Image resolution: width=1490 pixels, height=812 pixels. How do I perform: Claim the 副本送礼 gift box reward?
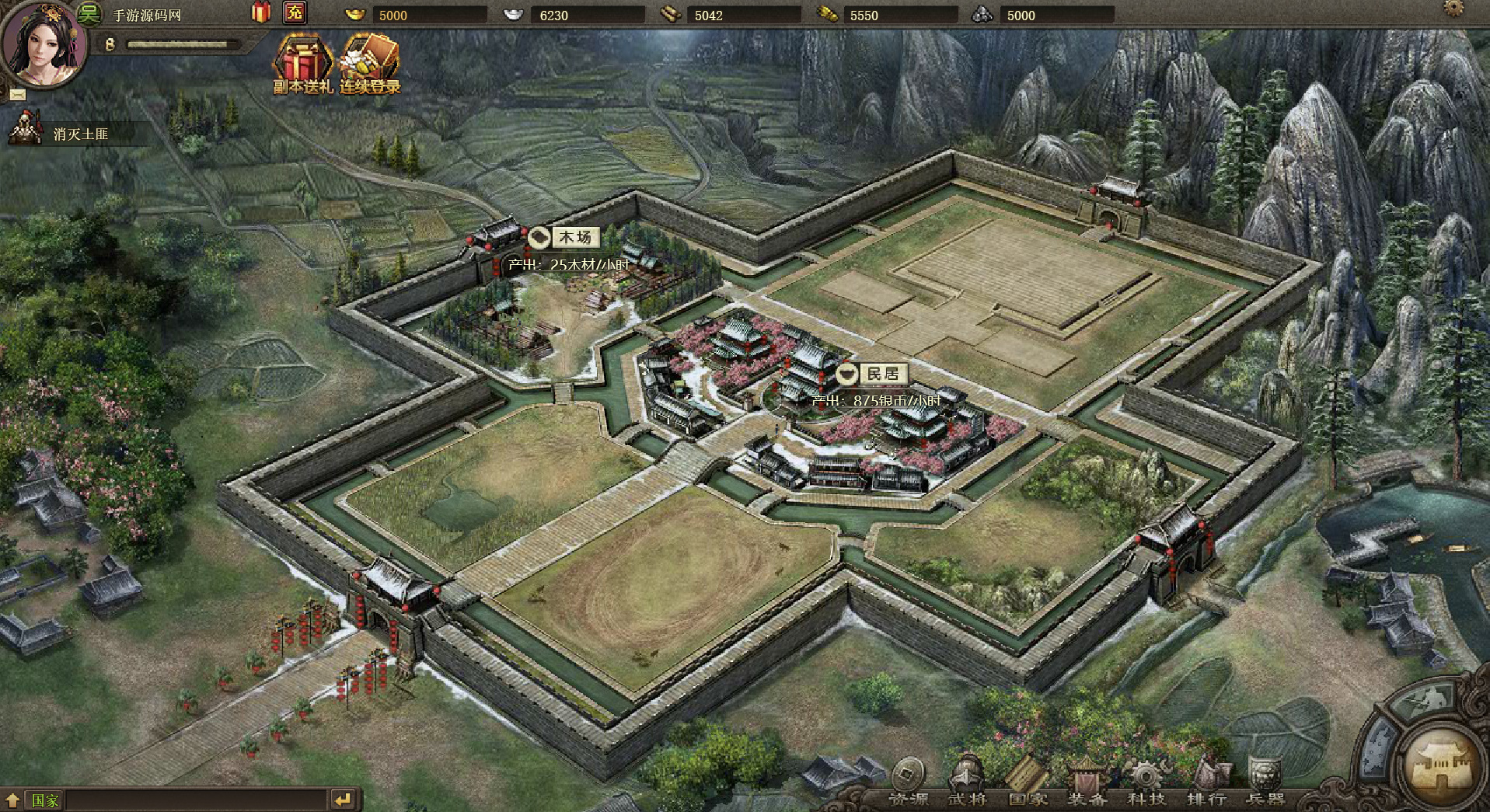coord(302,65)
